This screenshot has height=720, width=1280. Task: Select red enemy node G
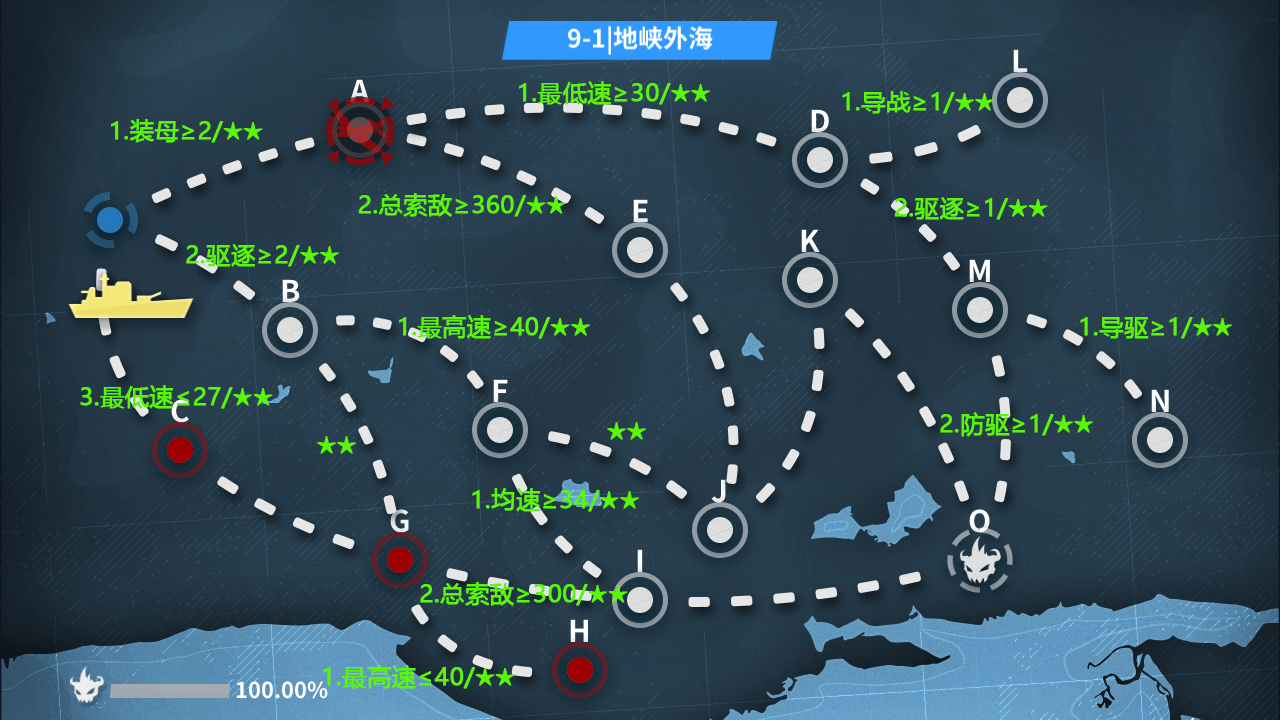(x=400, y=560)
